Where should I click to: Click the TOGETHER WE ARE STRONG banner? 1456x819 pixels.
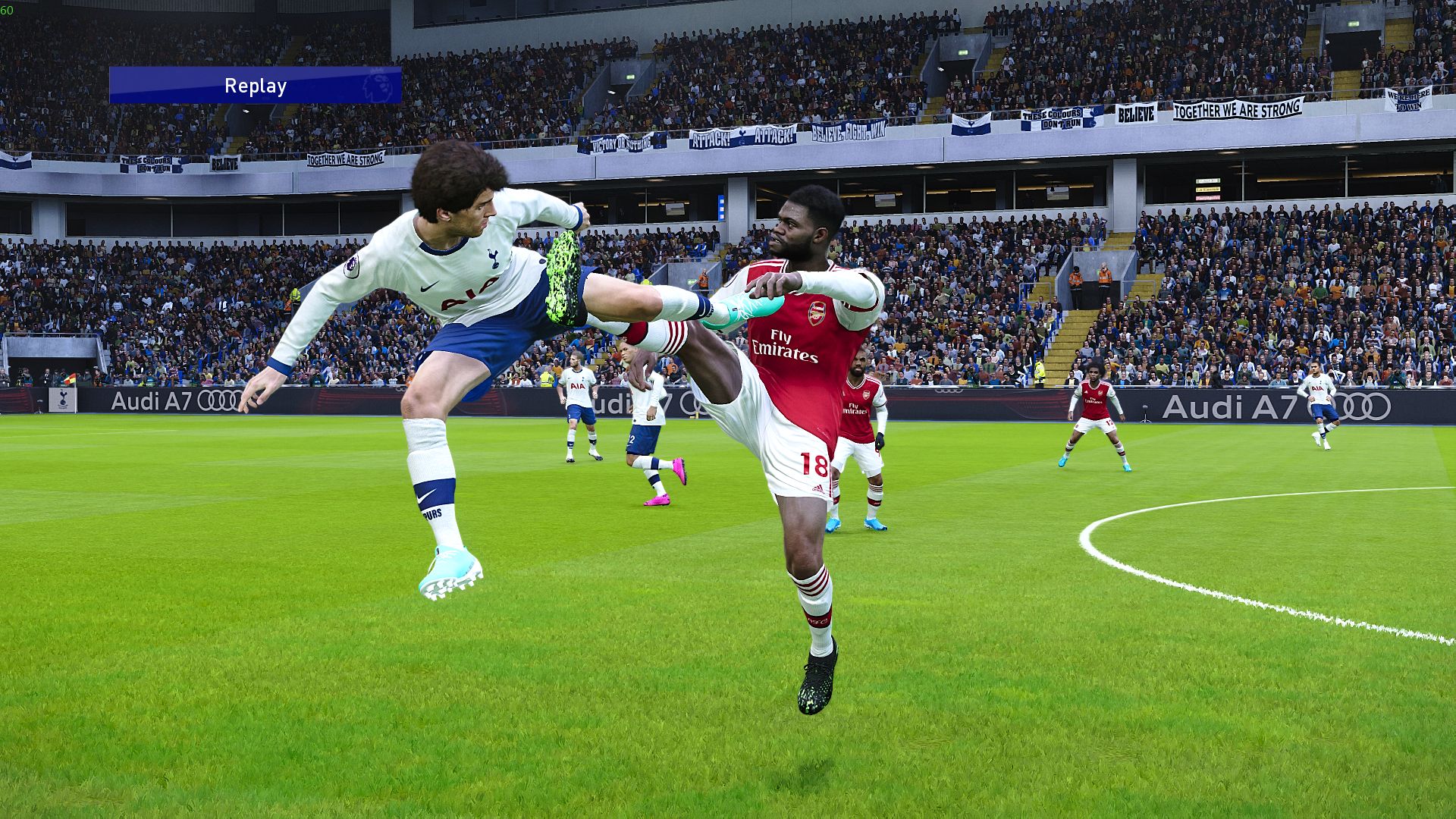coord(1238,109)
